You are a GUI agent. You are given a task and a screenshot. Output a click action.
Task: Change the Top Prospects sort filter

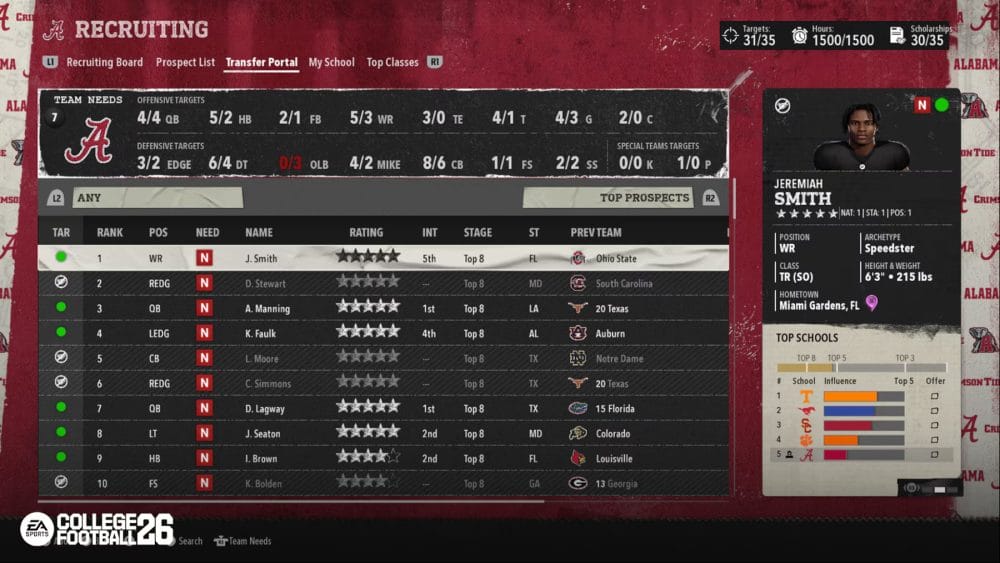[x=620, y=198]
